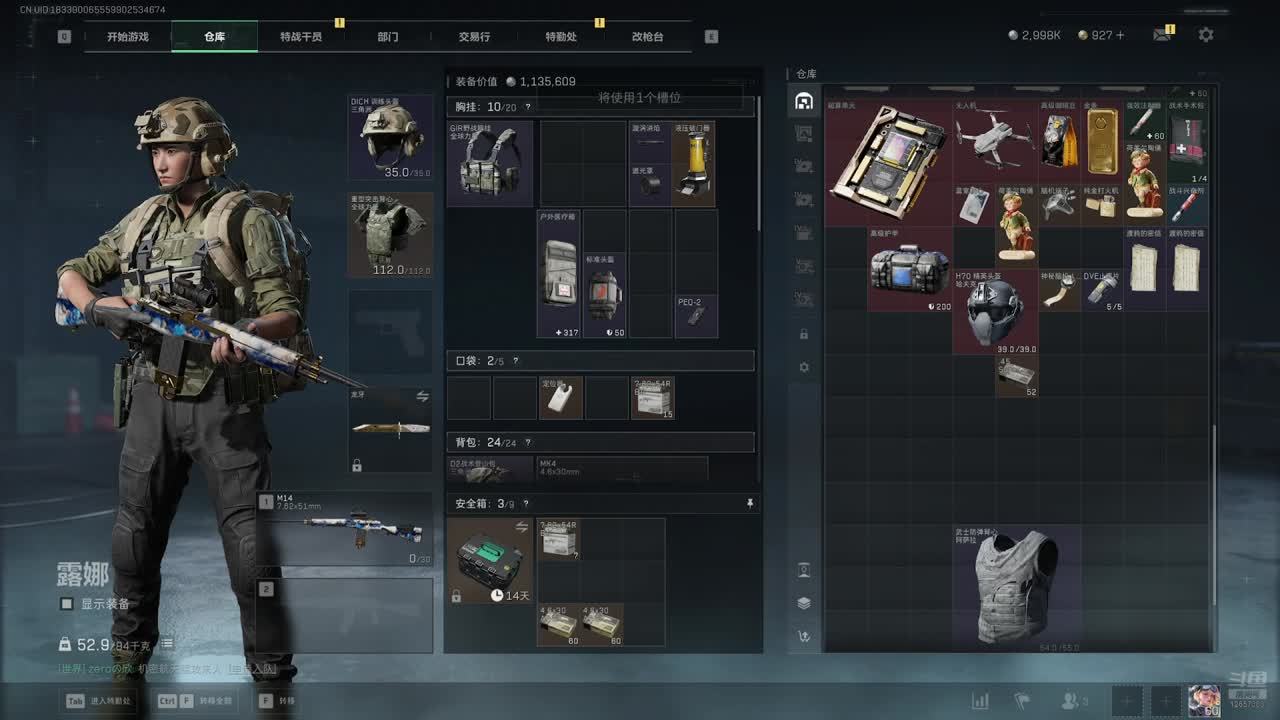This screenshot has height=720, width=1280.
Task: Go to the 交易行 tab
Action: pyautogui.click(x=474, y=37)
